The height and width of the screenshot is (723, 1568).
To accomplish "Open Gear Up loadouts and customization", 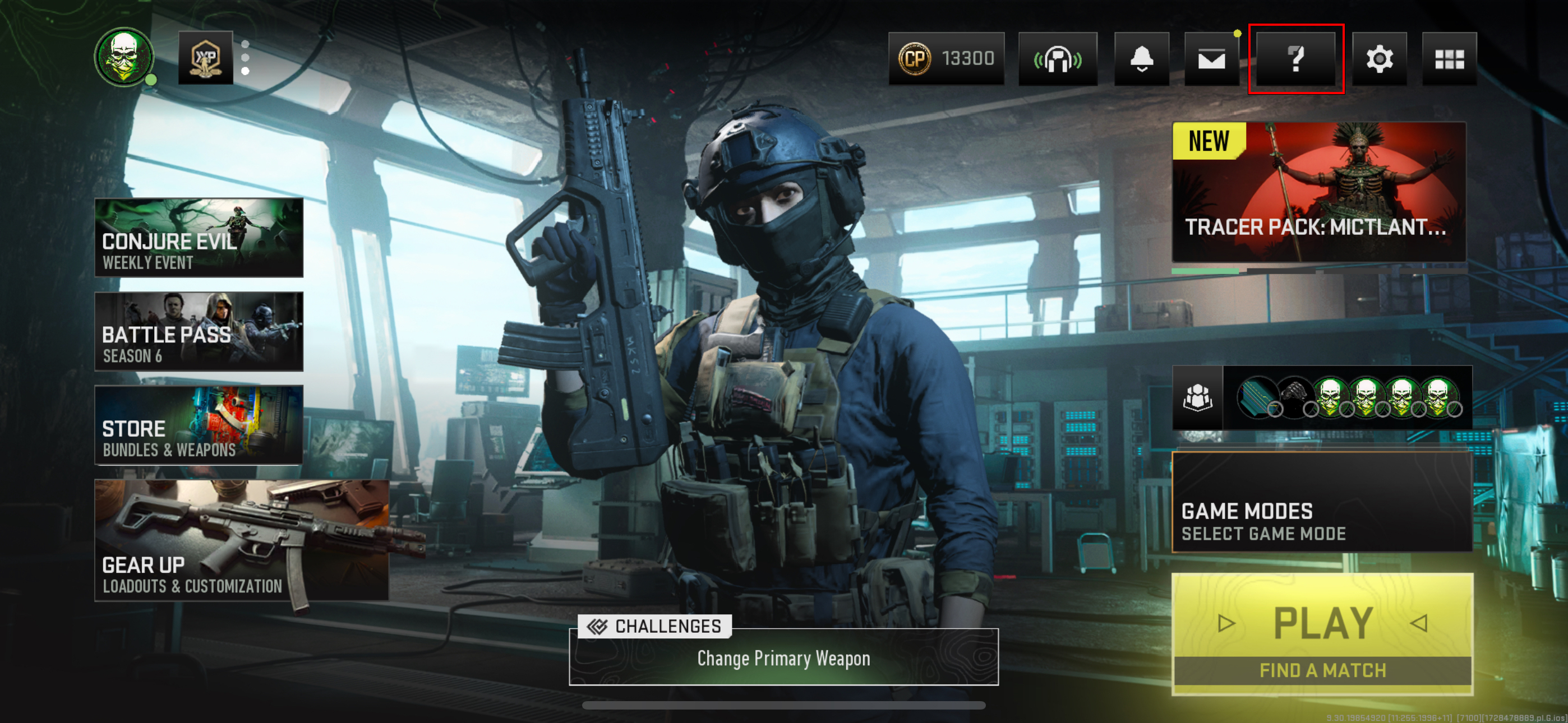I will [242, 540].
